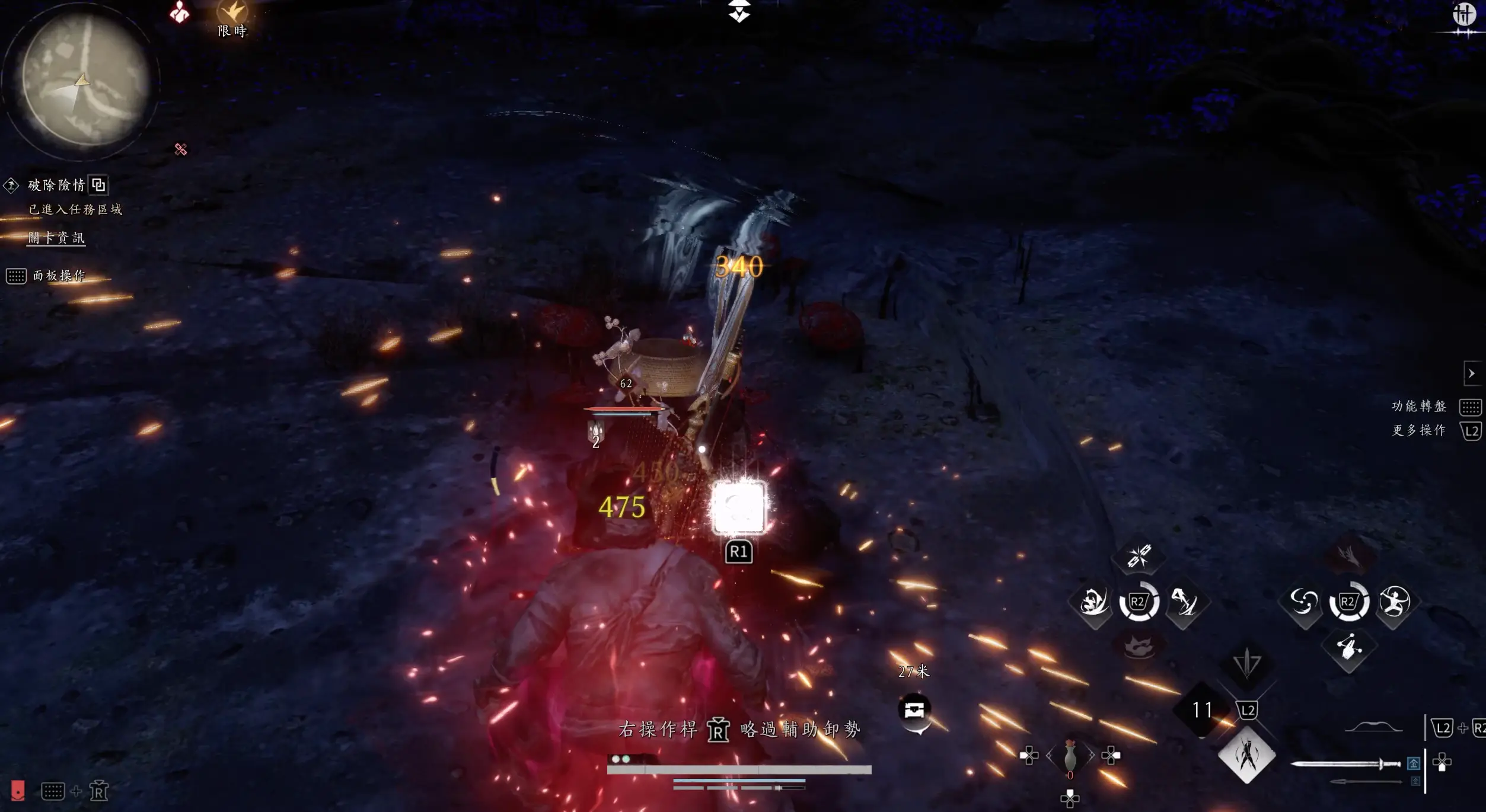Activate the spiral vortex skill

coord(1303,603)
